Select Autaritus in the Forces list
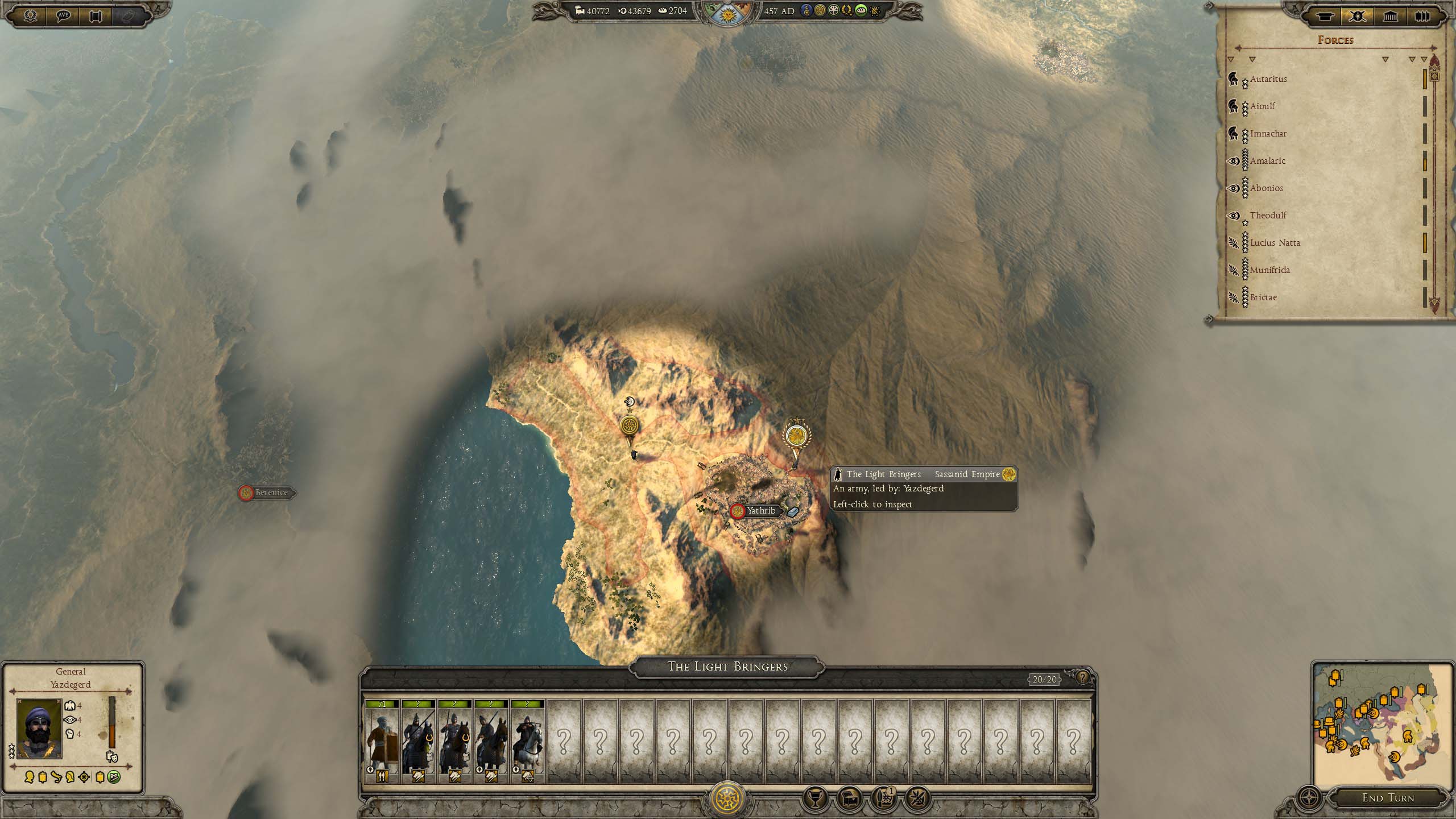 pos(1268,79)
